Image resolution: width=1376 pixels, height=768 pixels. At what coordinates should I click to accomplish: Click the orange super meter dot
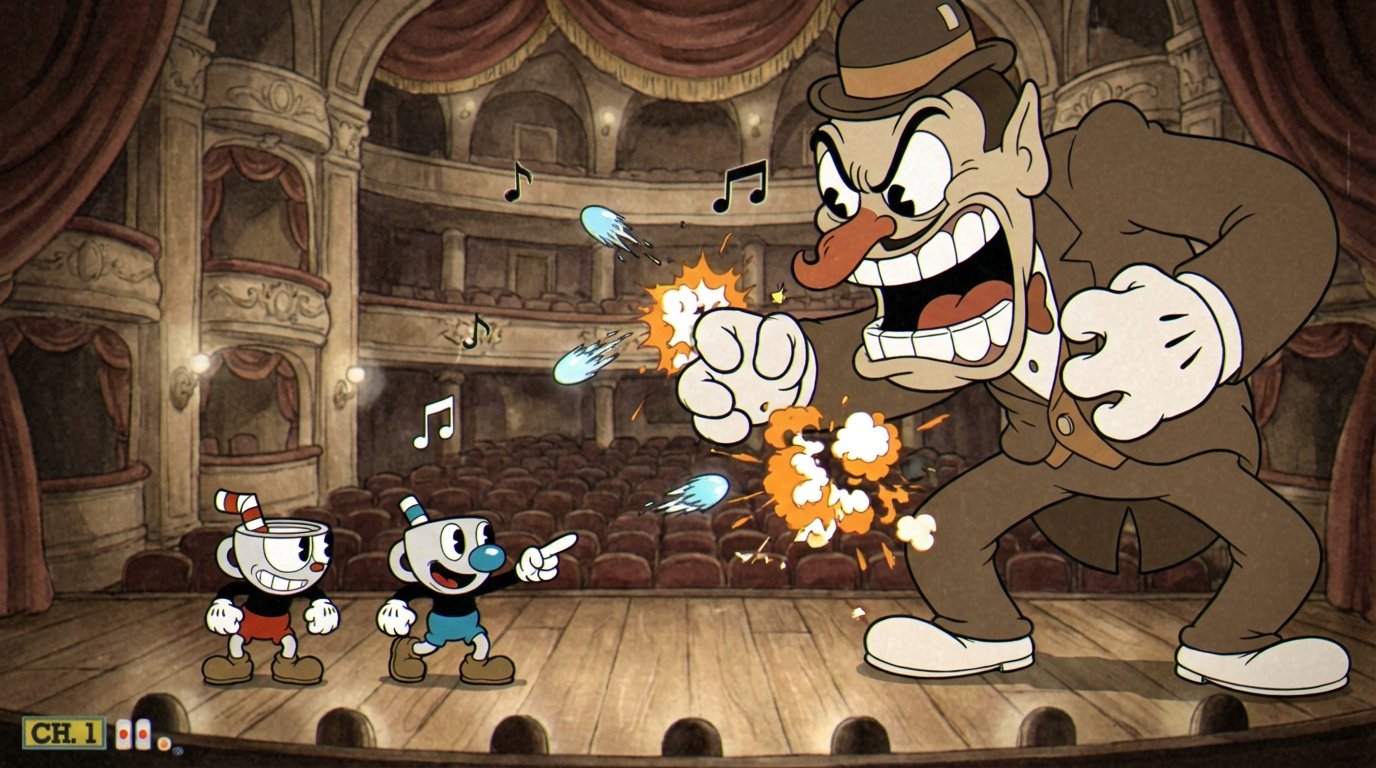[x=165, y=742]
